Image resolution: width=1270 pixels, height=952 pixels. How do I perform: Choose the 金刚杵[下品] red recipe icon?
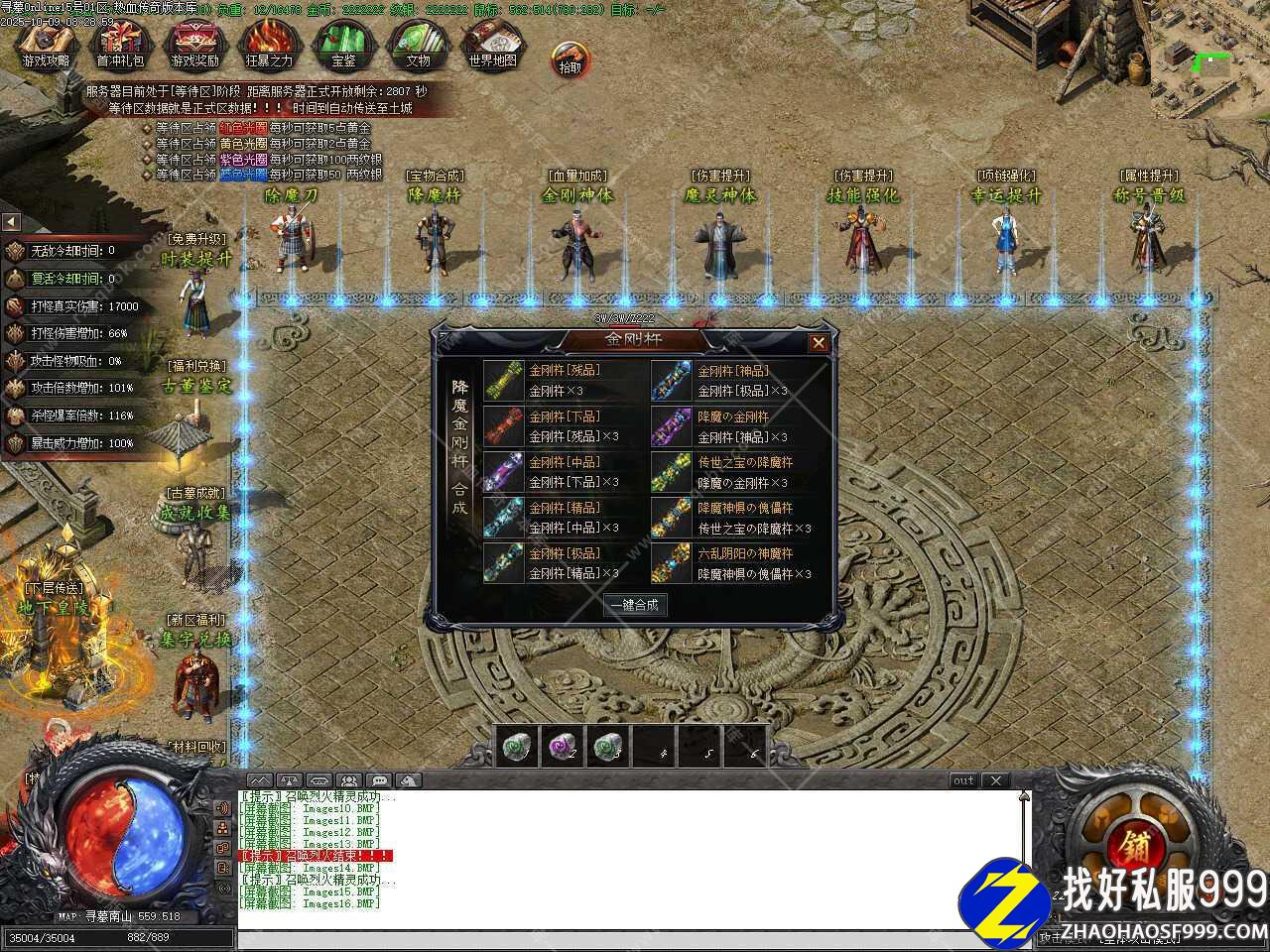pos(503,426)
